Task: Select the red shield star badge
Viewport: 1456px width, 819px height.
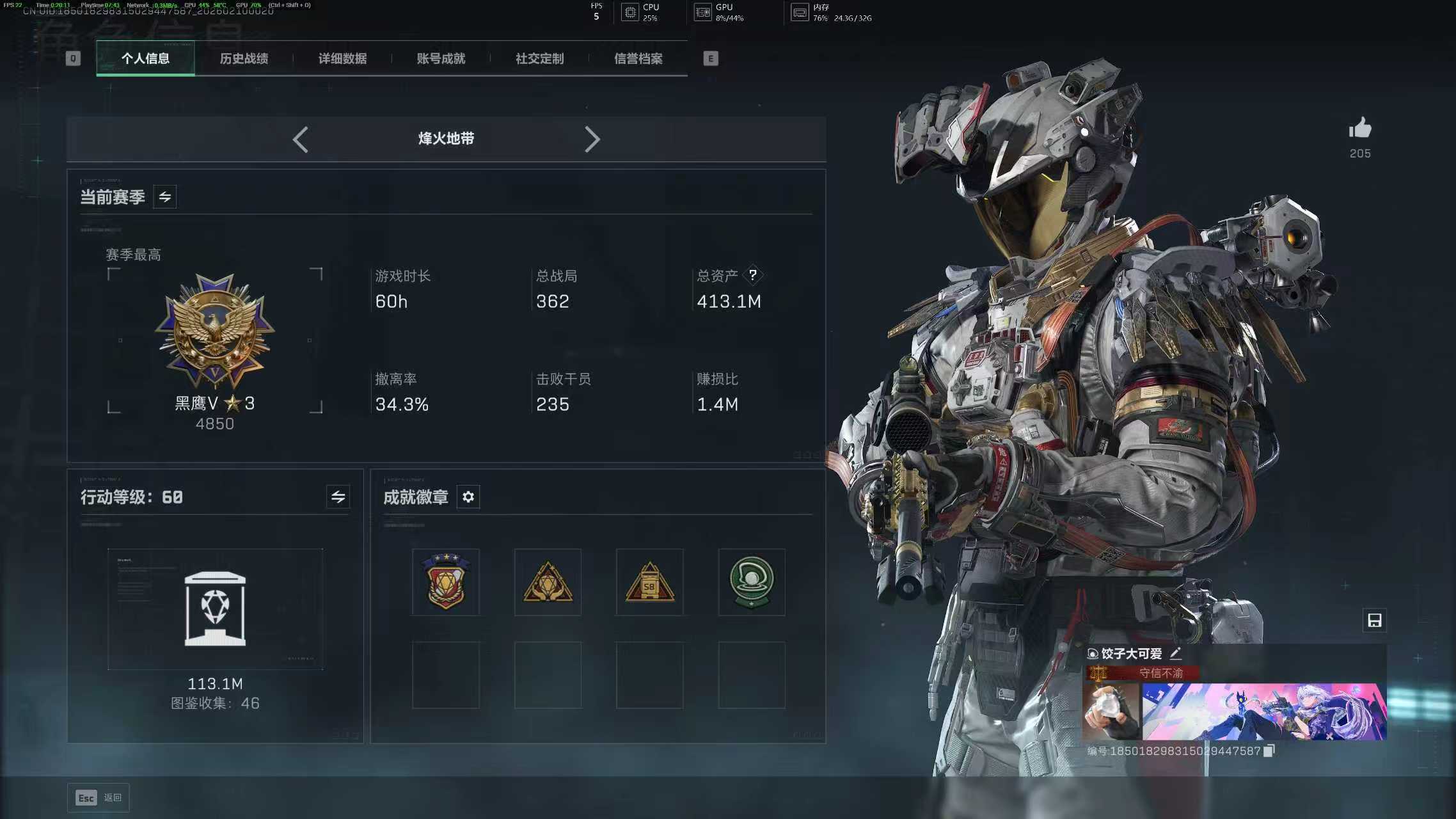Action: (446, 582)
